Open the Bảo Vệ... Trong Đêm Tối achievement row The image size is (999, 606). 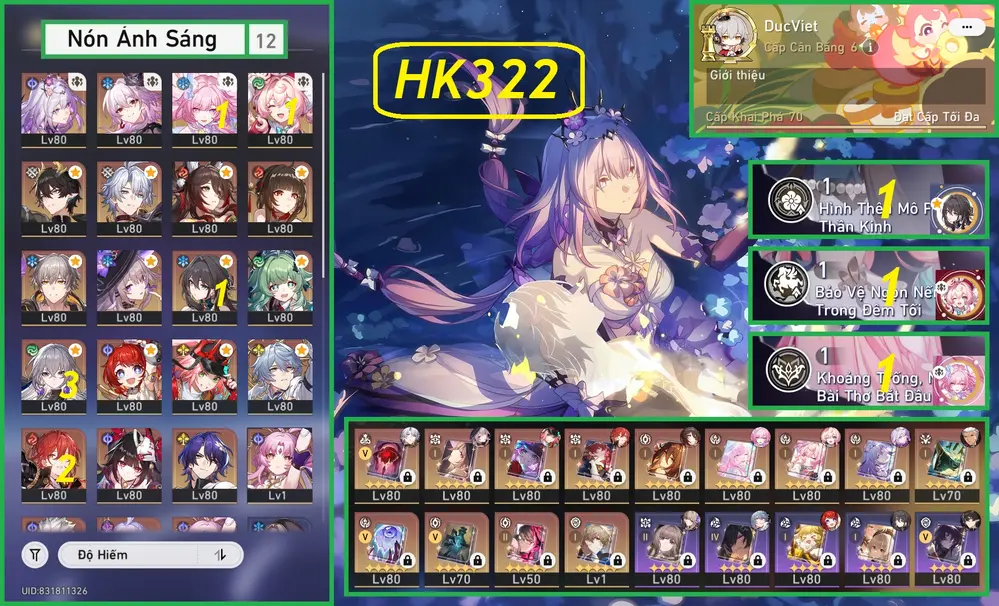click(868, 286)
